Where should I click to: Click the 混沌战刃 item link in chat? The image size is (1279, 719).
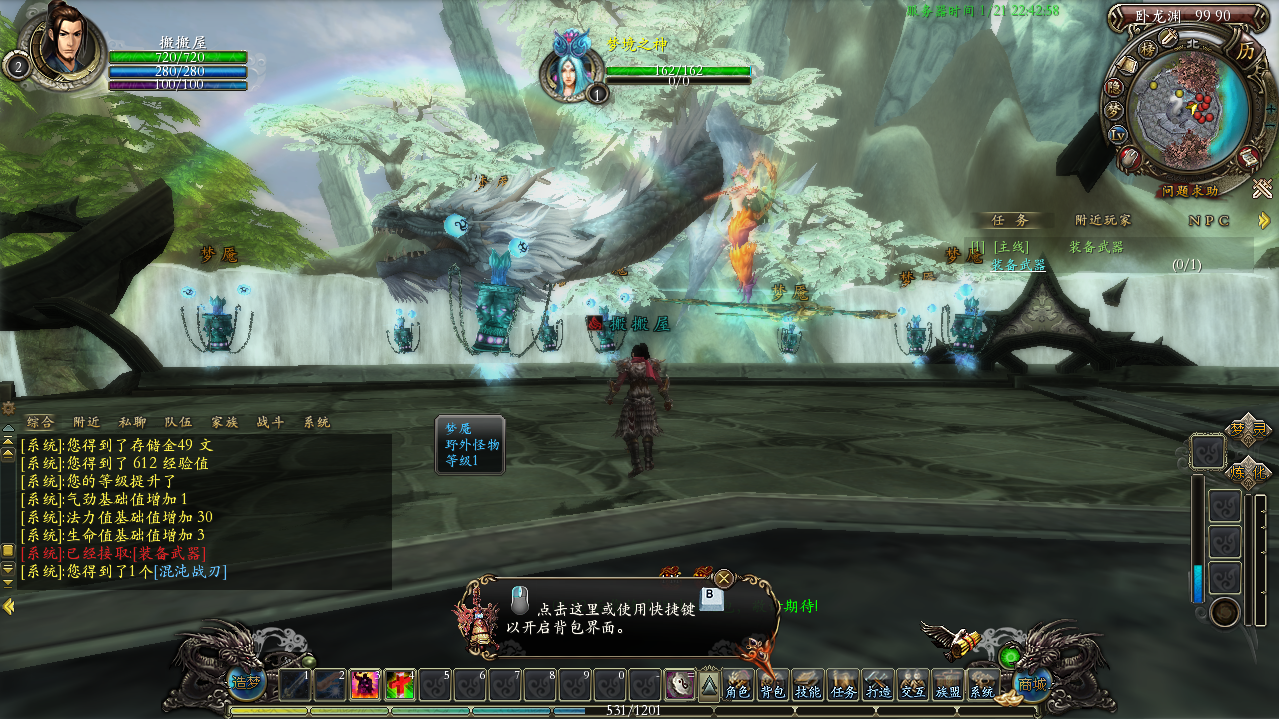pos(190,572)
